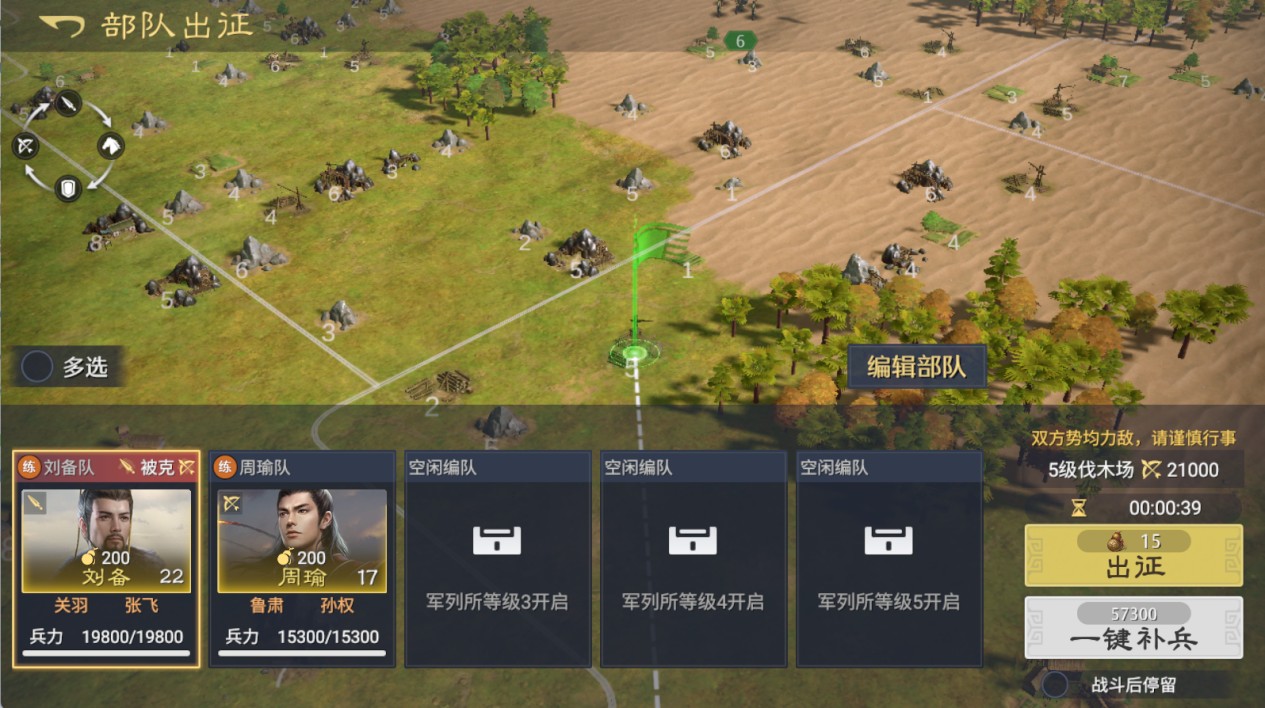Select the spear icon in counter wheel
The width and height of the screenshot is (1265, 708).
(67, 103)
